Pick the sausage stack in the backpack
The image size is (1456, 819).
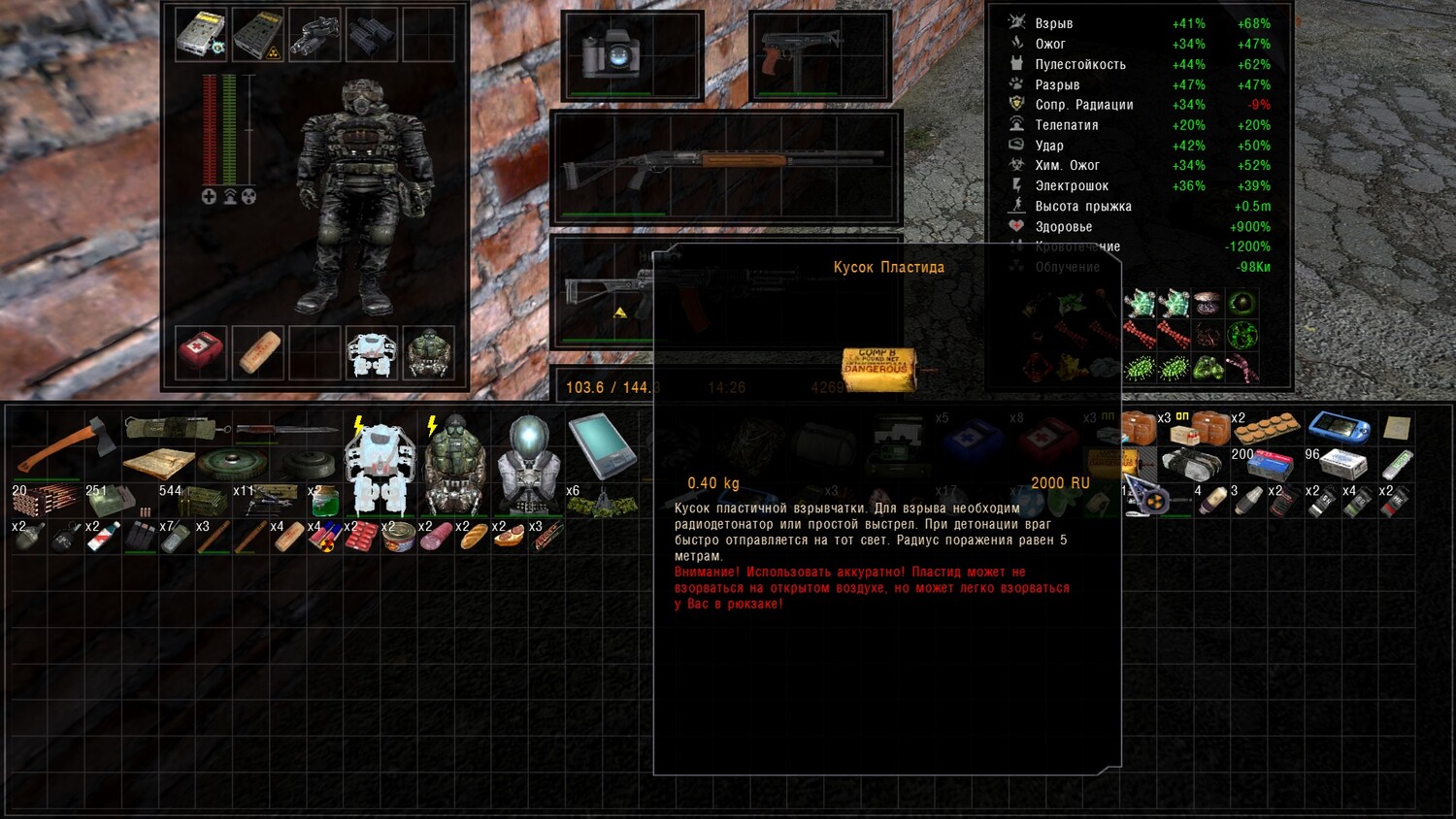(x=436, y=536)
